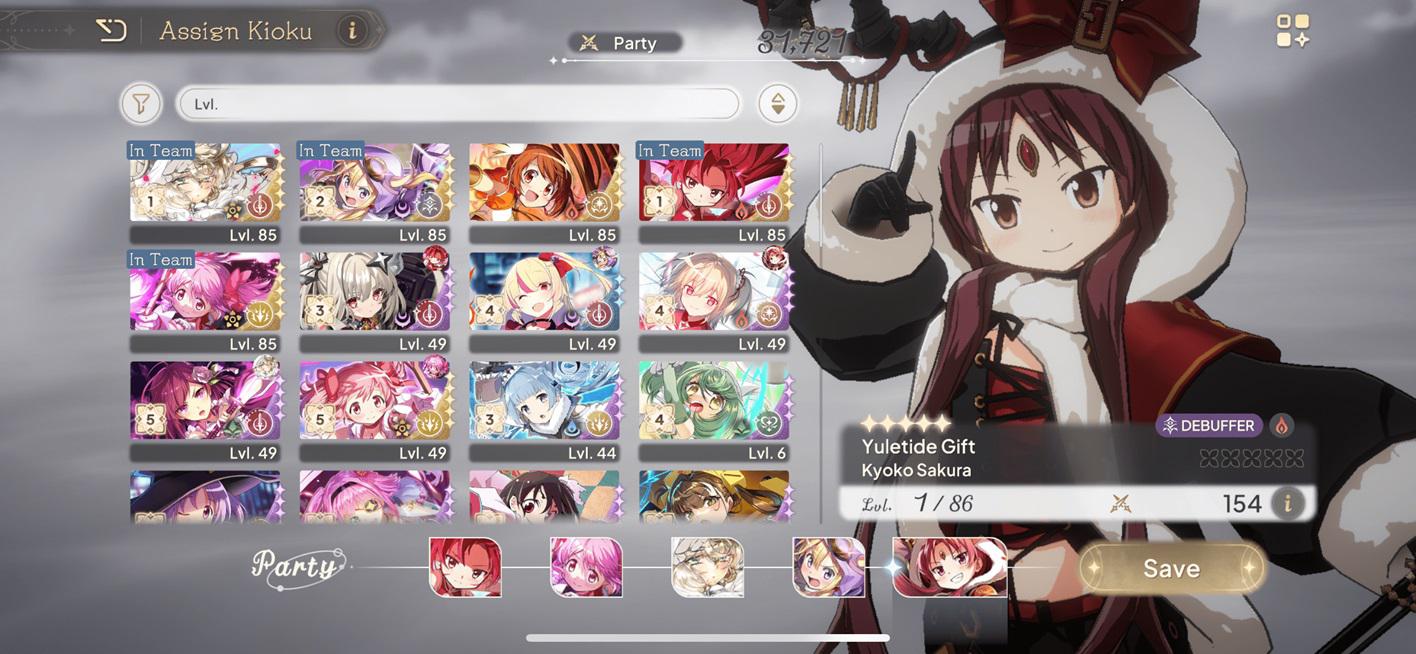1416x654 pixels.
Task: Click the Party power header label
Action: point(625,43)
